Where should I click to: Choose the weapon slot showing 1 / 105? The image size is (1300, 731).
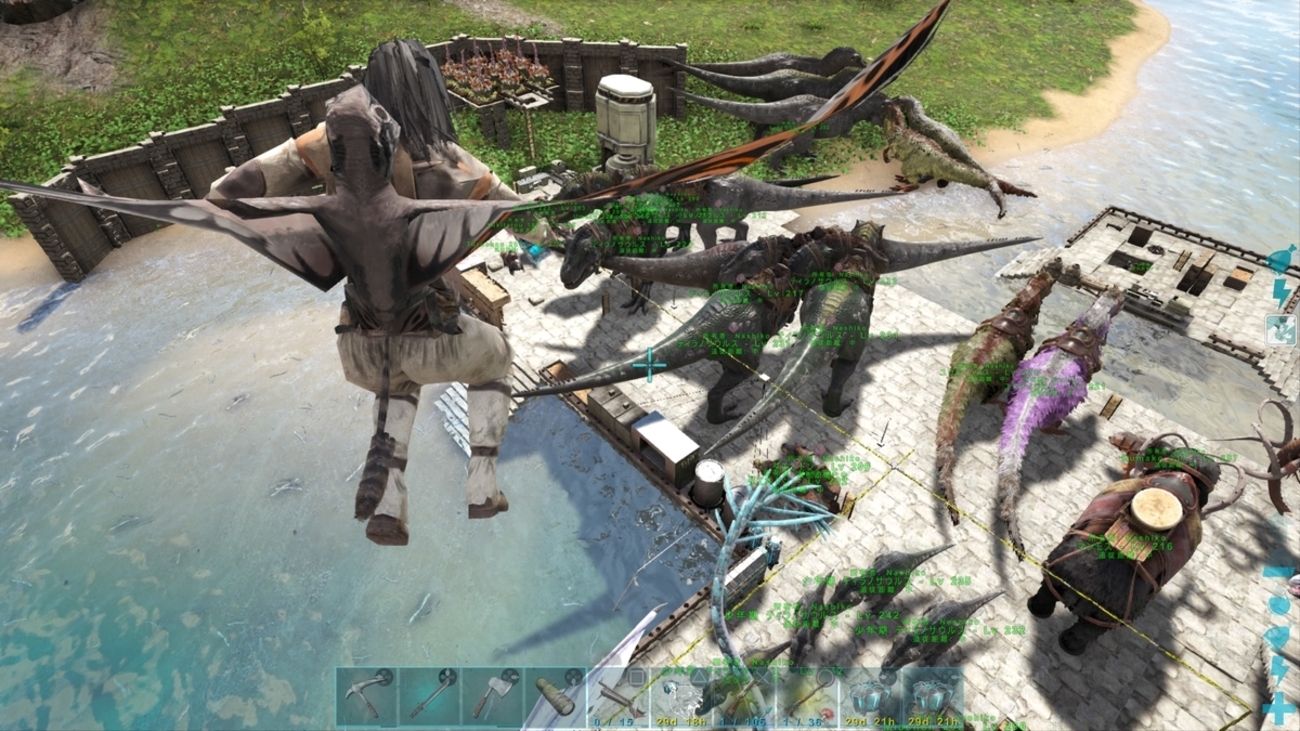744,696
